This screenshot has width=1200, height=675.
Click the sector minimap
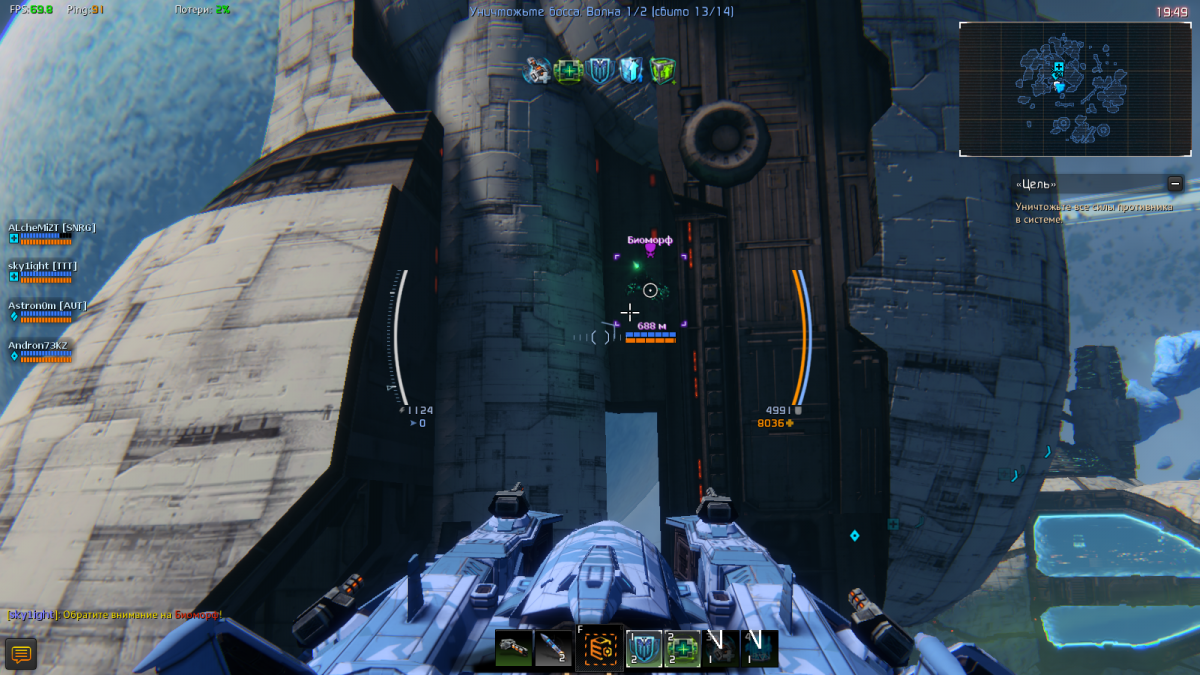point(1076,89)
